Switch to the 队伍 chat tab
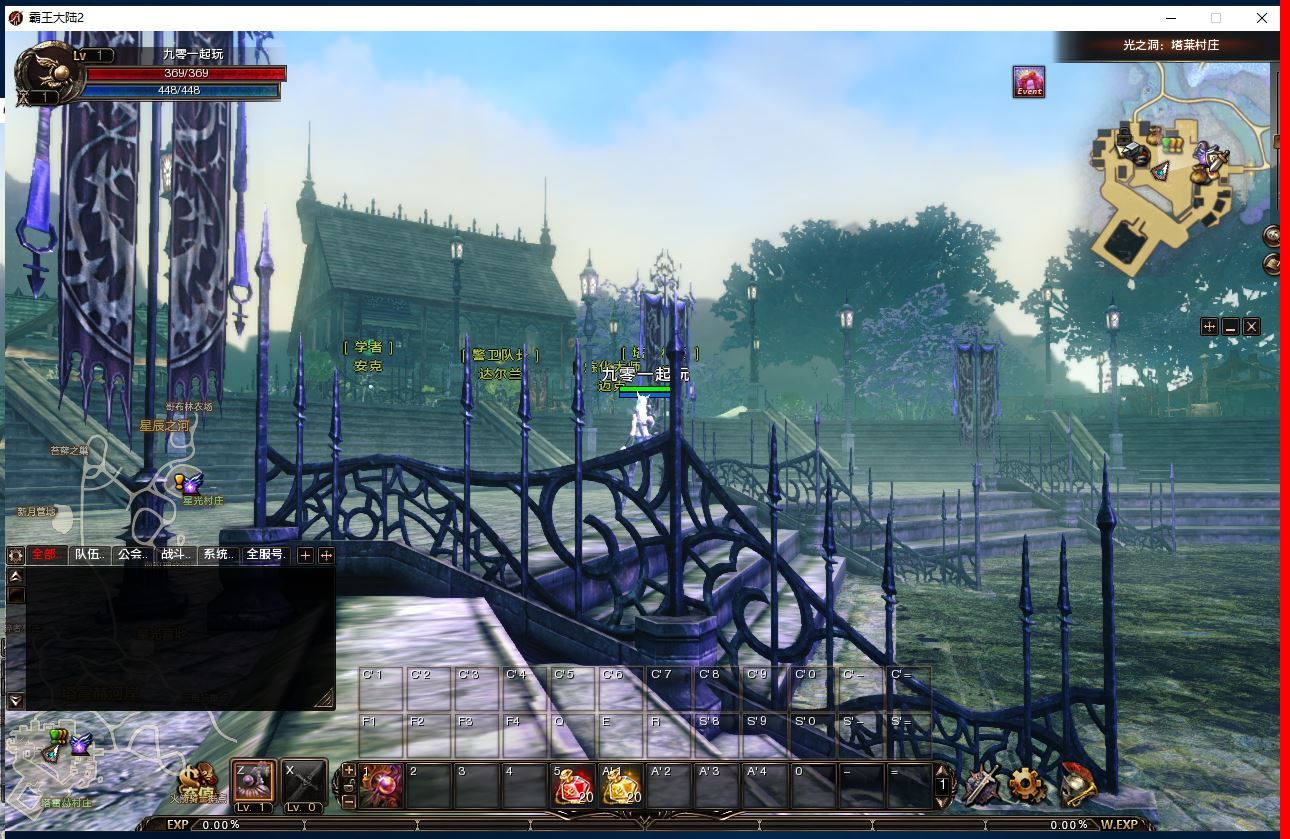 pyautogui.click(x=90, y=554)
